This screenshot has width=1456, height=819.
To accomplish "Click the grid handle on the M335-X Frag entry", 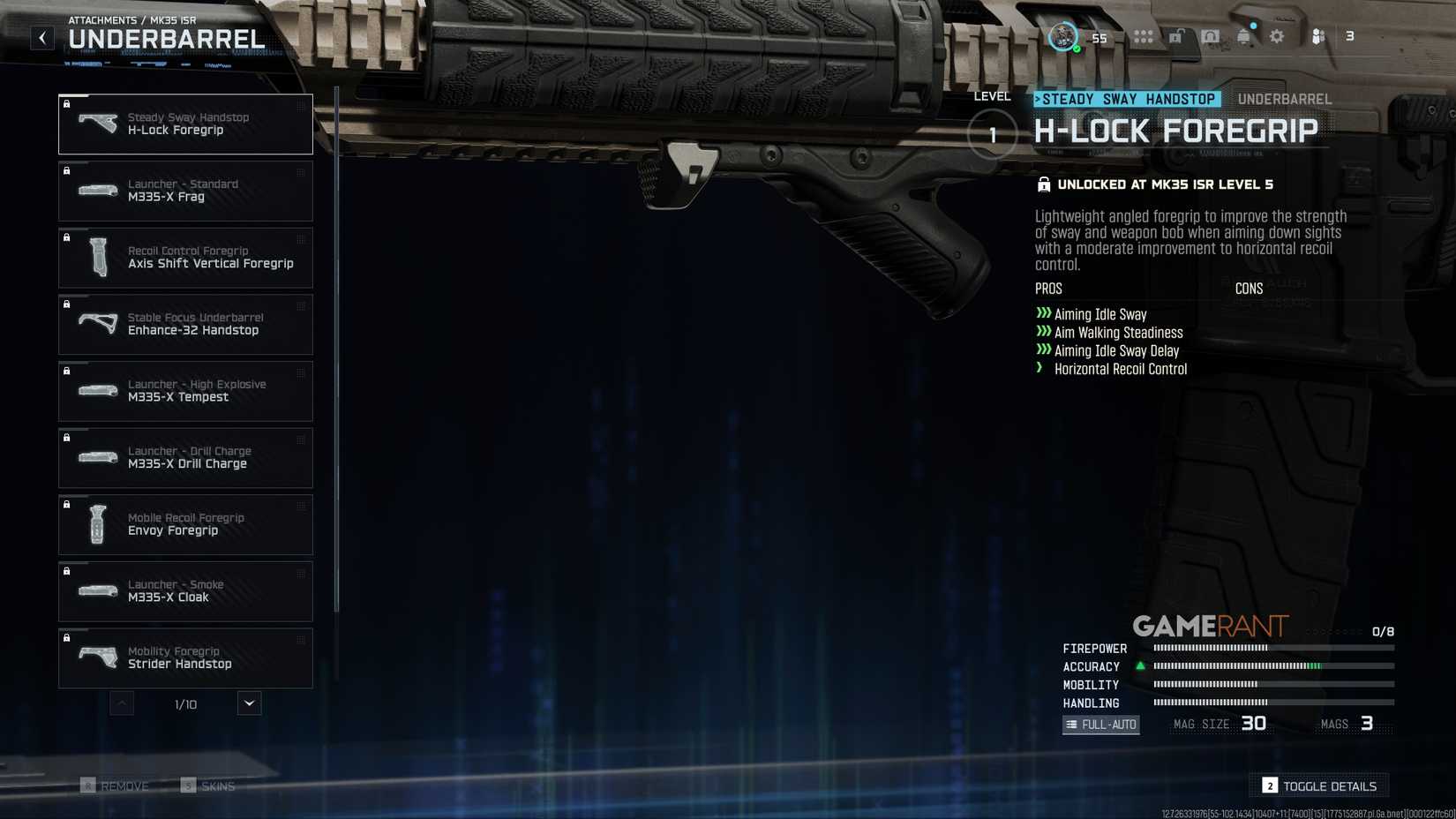I will coord(300,174).
